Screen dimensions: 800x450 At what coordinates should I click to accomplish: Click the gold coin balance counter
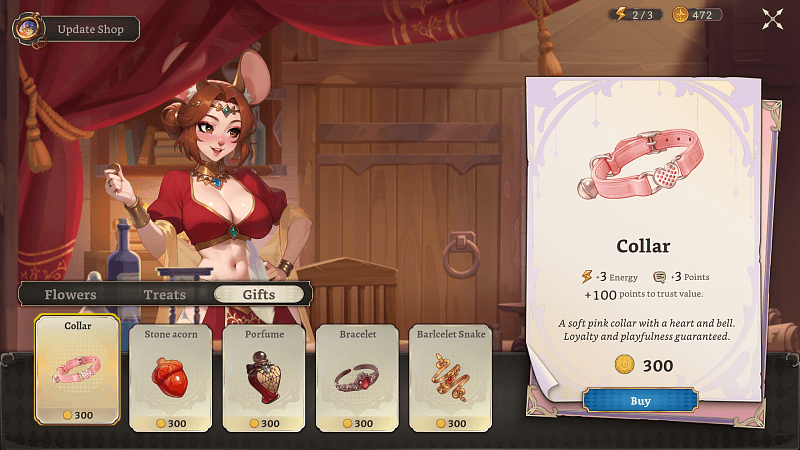[698, 15]
